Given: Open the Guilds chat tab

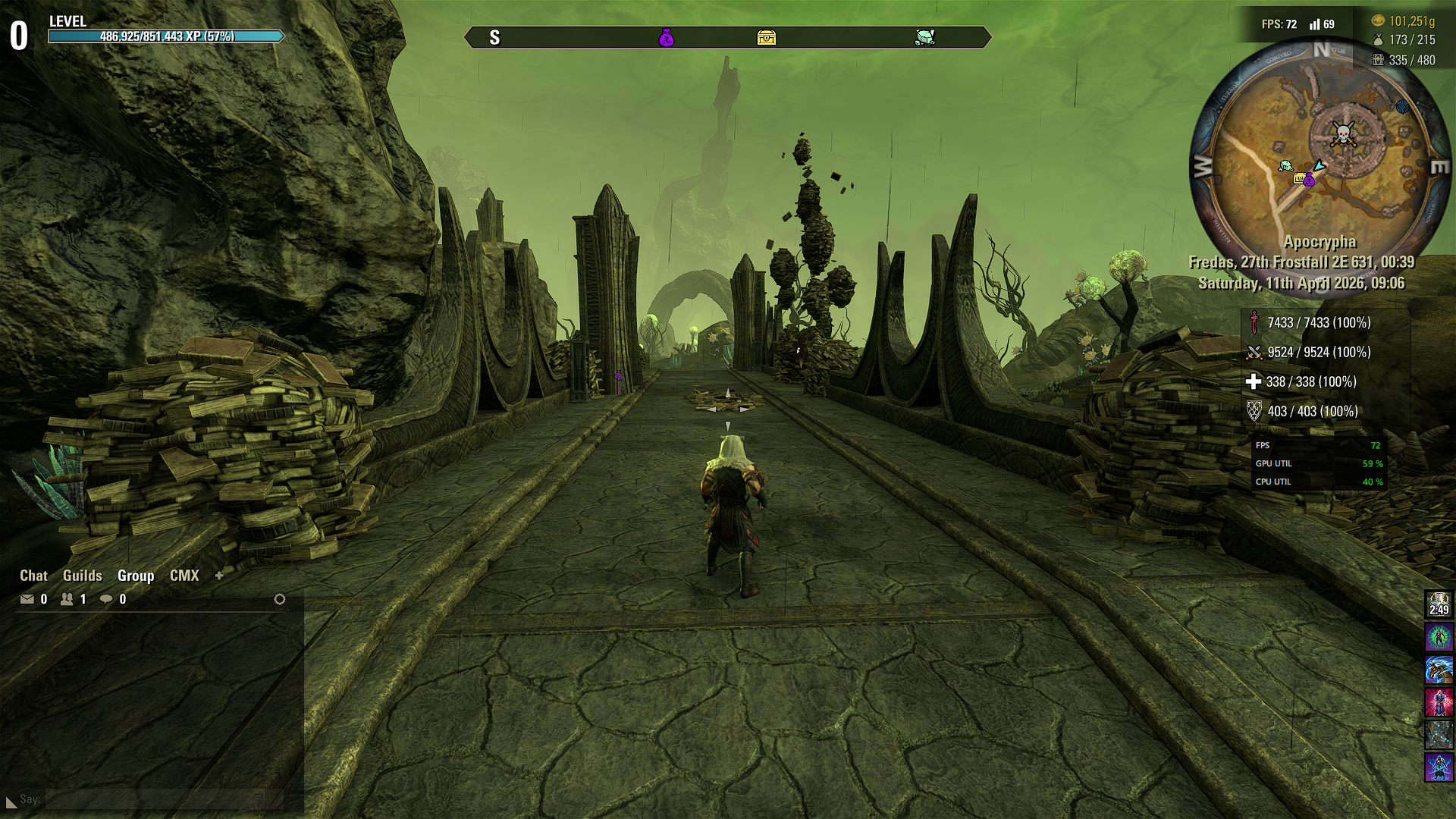Looking at the screenshot, I should click(x=82, y=576).
